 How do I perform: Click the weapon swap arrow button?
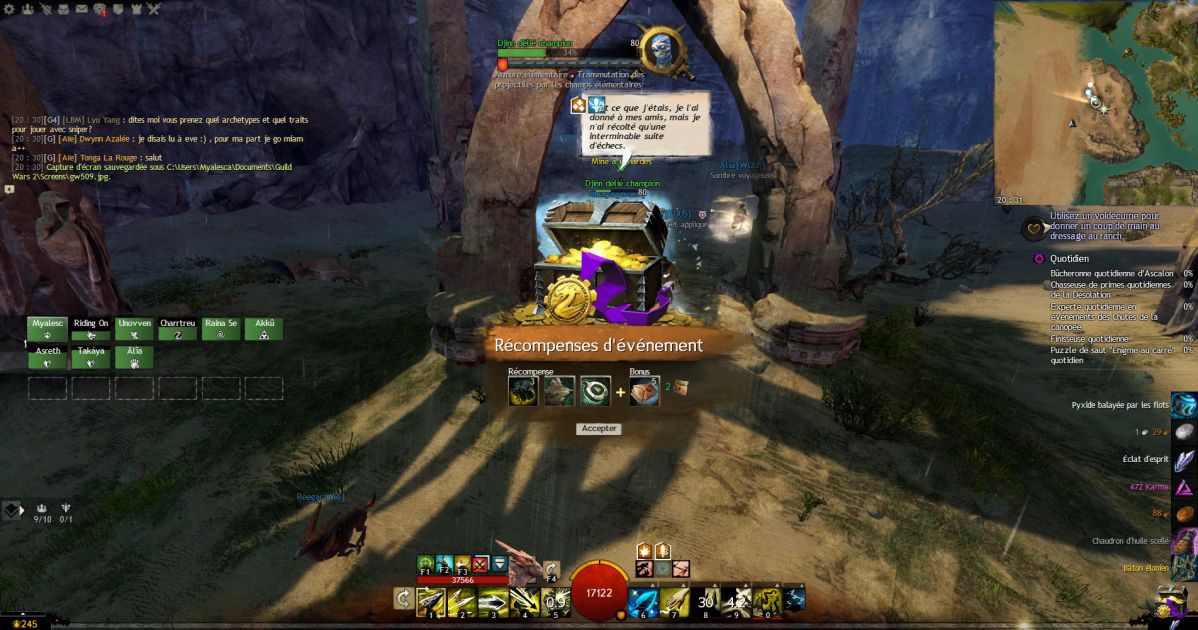(404, 598)
